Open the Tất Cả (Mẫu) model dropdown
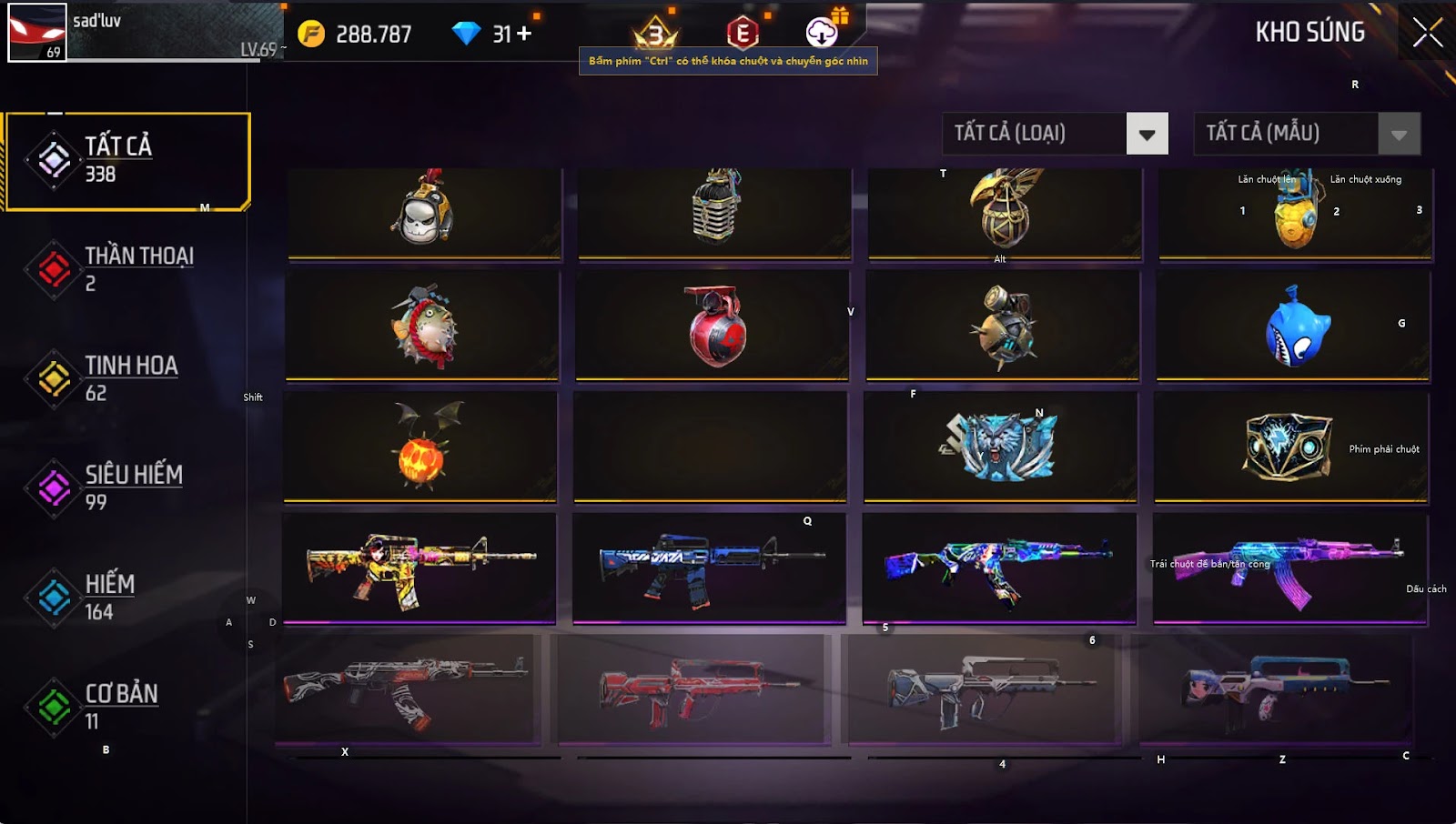Screen dimensions: 1456x824 [x=1399, y=135]
